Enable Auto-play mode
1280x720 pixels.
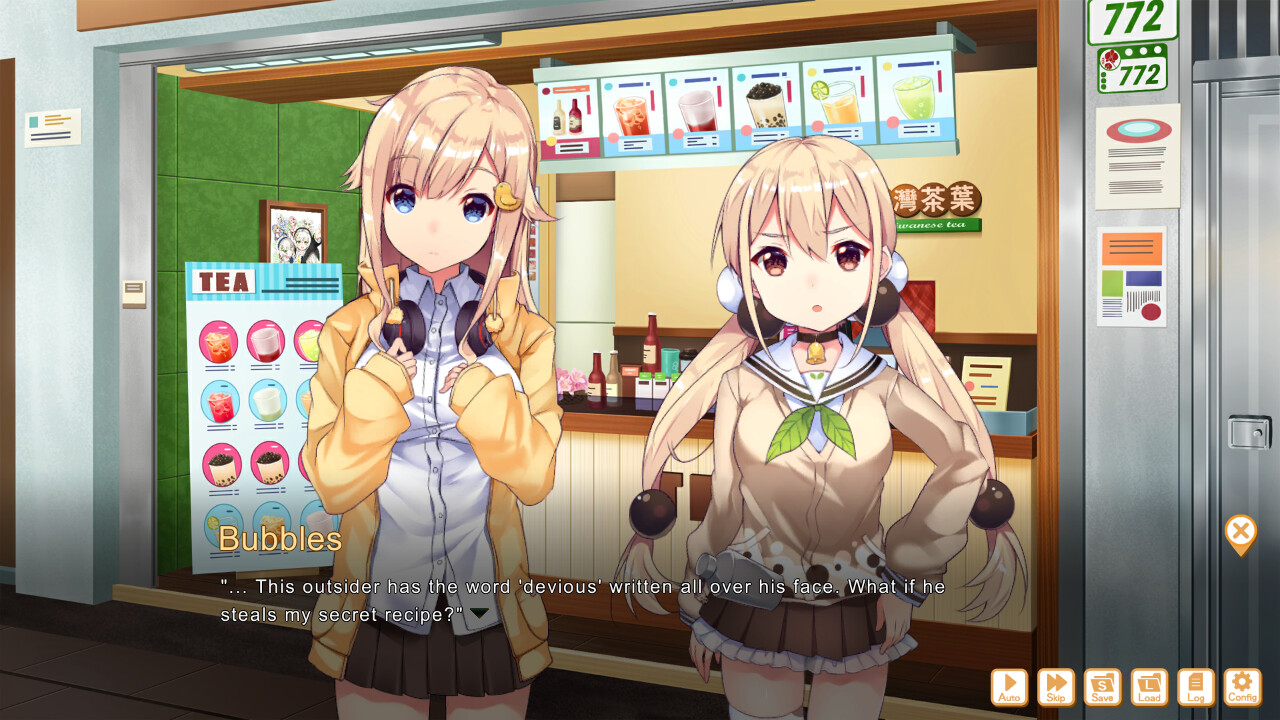(1010, 686)
